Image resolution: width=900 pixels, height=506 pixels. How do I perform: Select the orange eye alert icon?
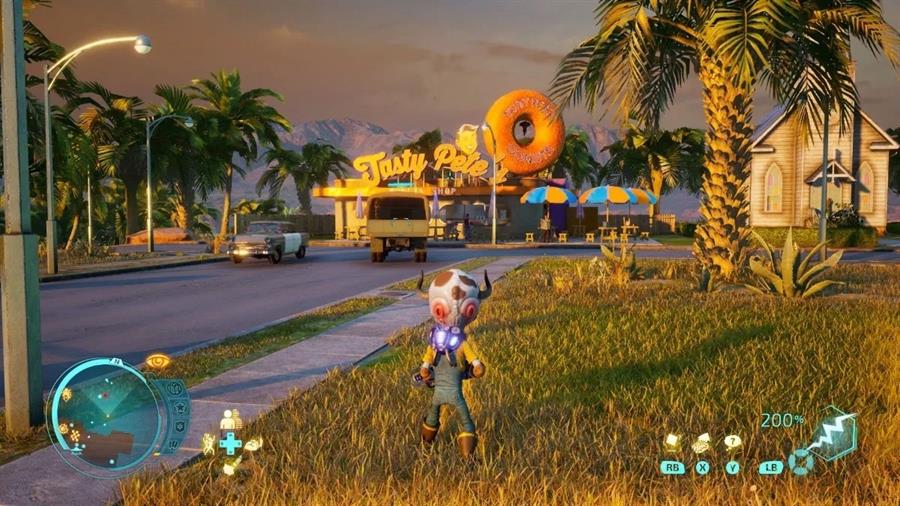(x=157, y=361)
